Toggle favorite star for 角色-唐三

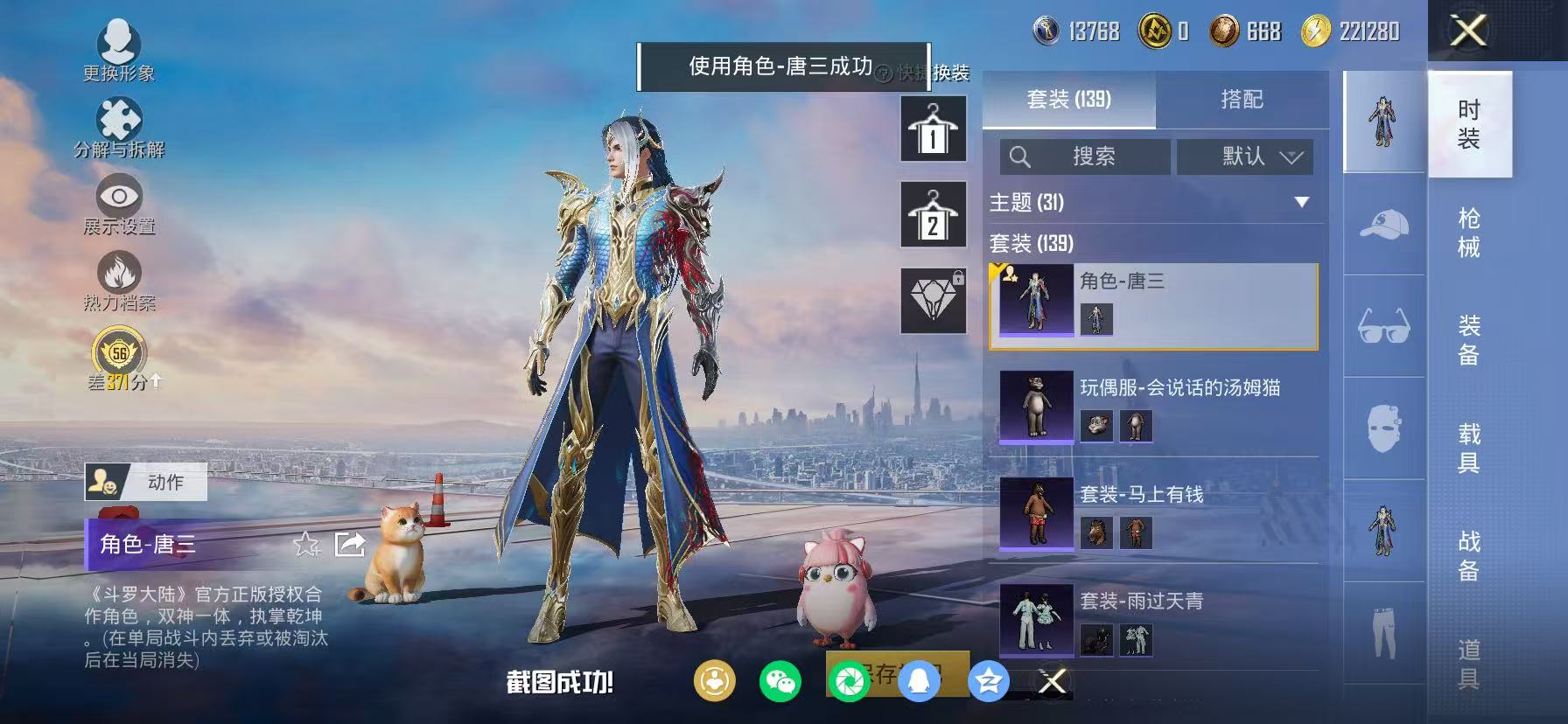click(305, 545)
